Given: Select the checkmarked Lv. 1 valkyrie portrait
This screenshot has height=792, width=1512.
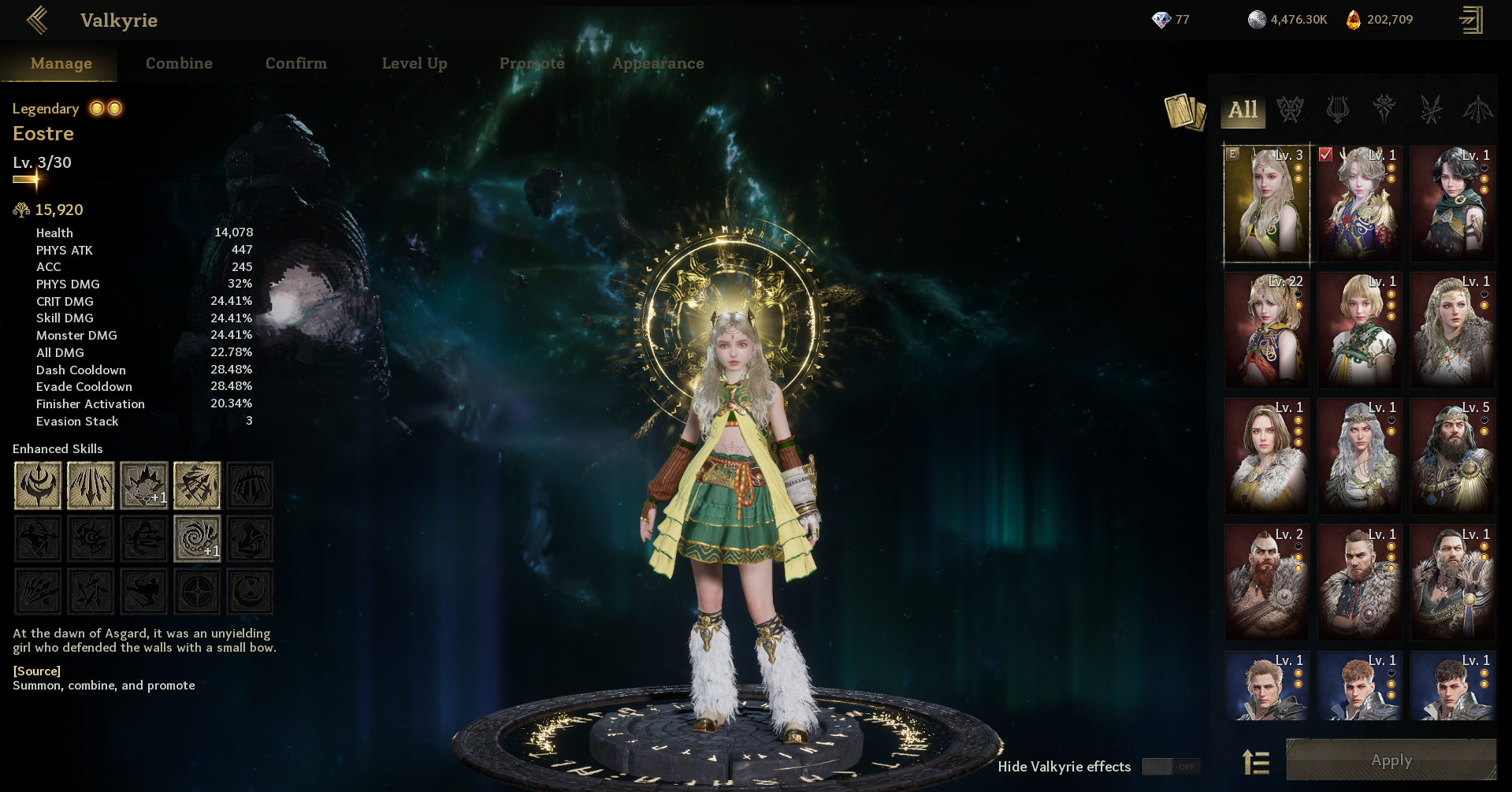Looking at the screenshot, I should pyautogui.click(x=1359, y=203).
